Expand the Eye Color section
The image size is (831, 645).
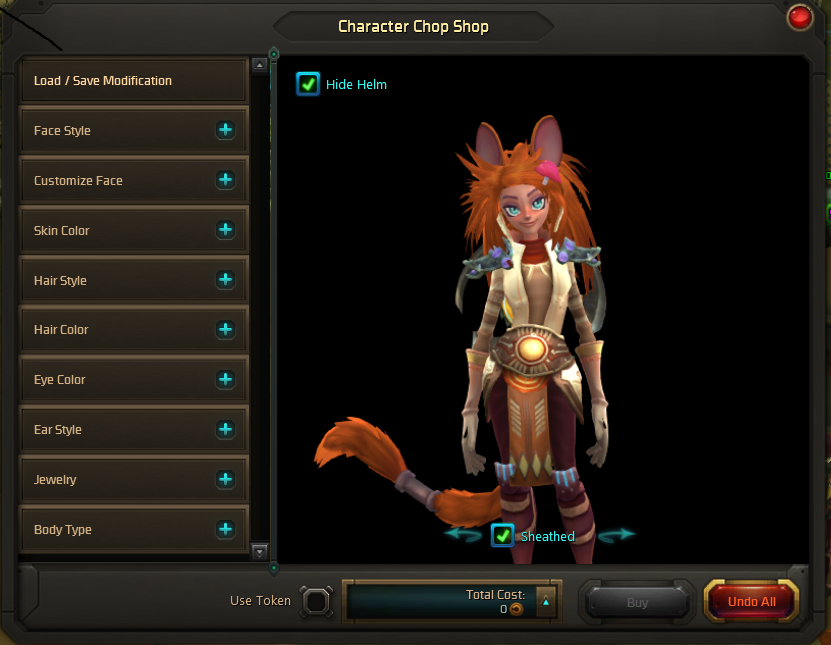click(x=225, y=379)
